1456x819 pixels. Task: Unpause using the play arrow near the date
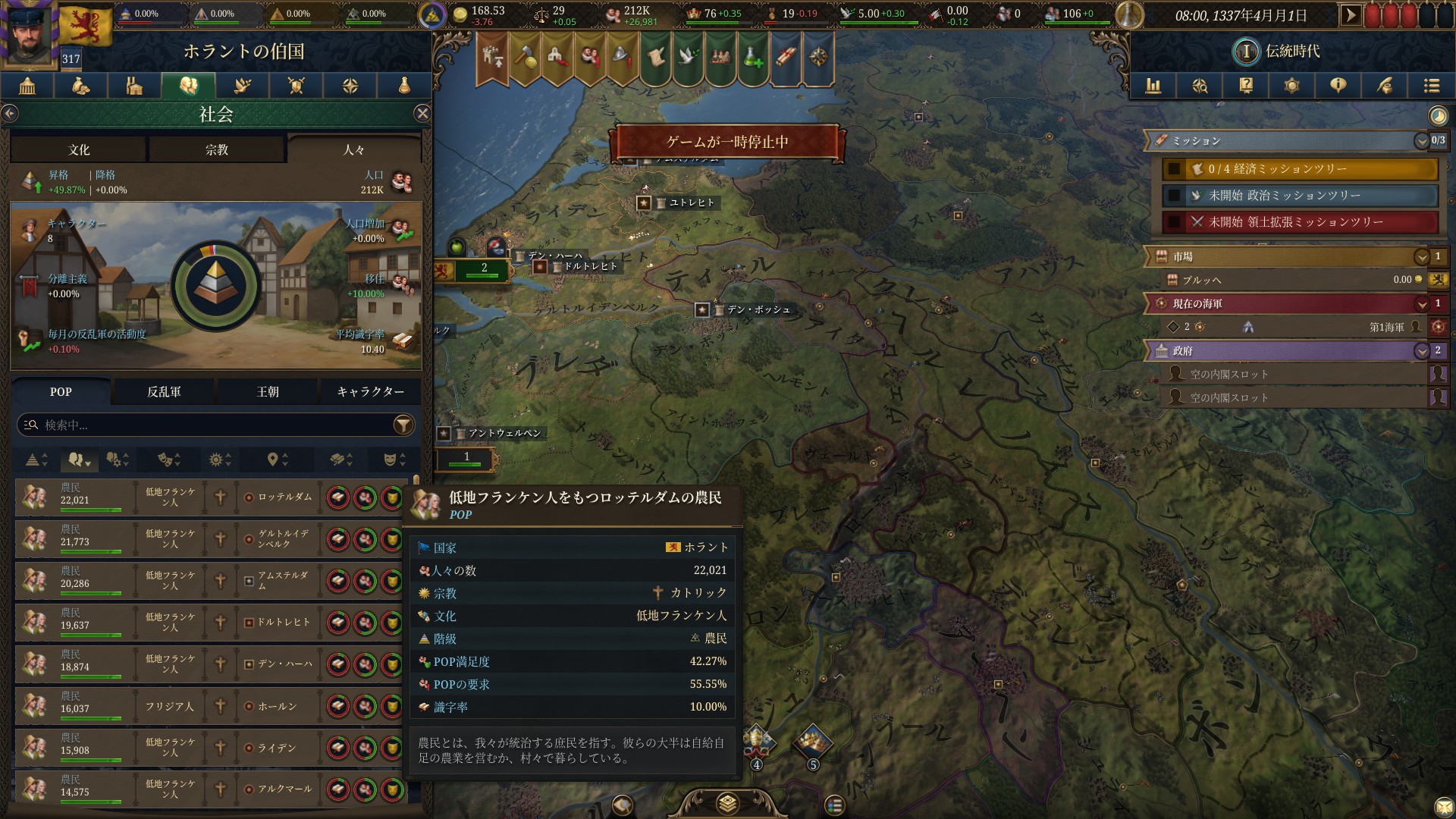point(1353,13)
